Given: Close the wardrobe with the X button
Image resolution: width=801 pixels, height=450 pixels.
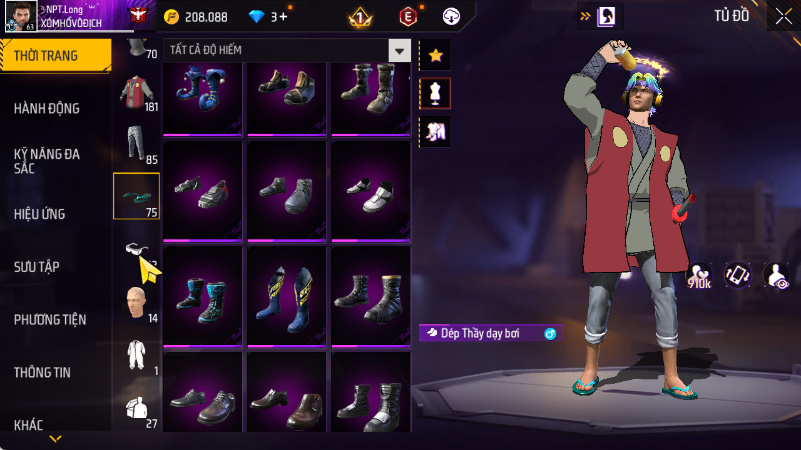Looking at the screenshot, I should coord(783,15).
